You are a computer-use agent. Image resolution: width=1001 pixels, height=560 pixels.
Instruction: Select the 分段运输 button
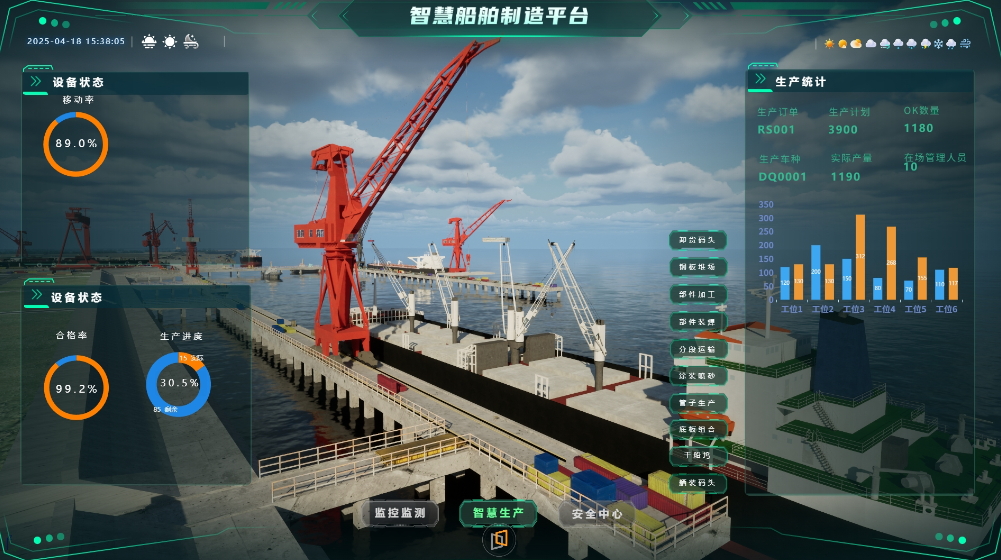[697, 348]
